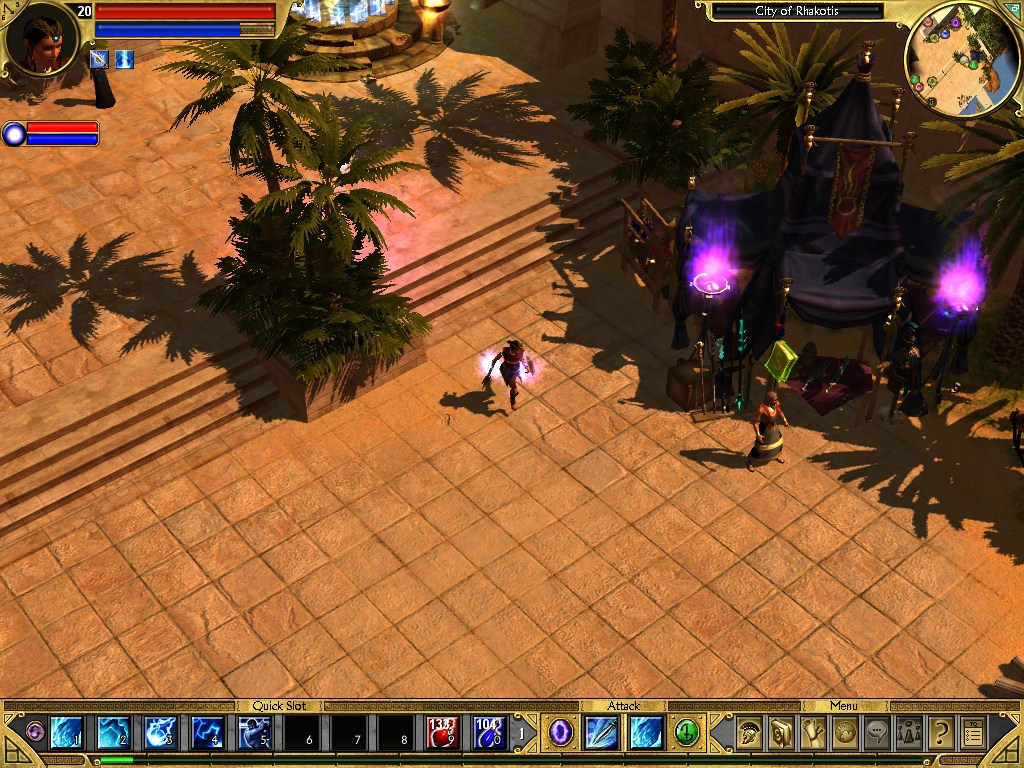Trigger the dark lightning skill in slot 4
Viewport: 1024px width, 768px height.
coord(207,733)
